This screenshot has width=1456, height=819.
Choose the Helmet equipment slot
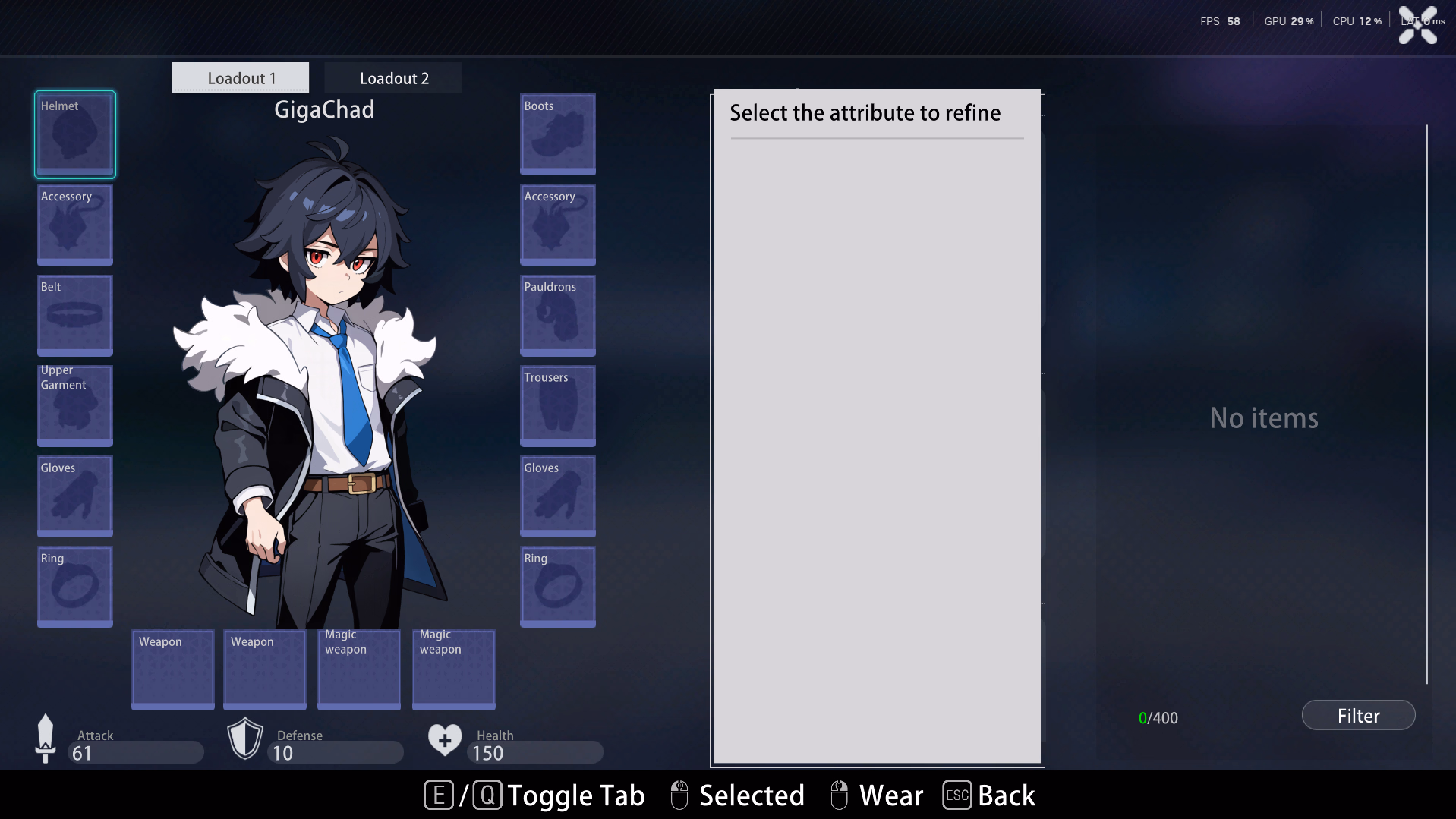[x=75, y=134]
